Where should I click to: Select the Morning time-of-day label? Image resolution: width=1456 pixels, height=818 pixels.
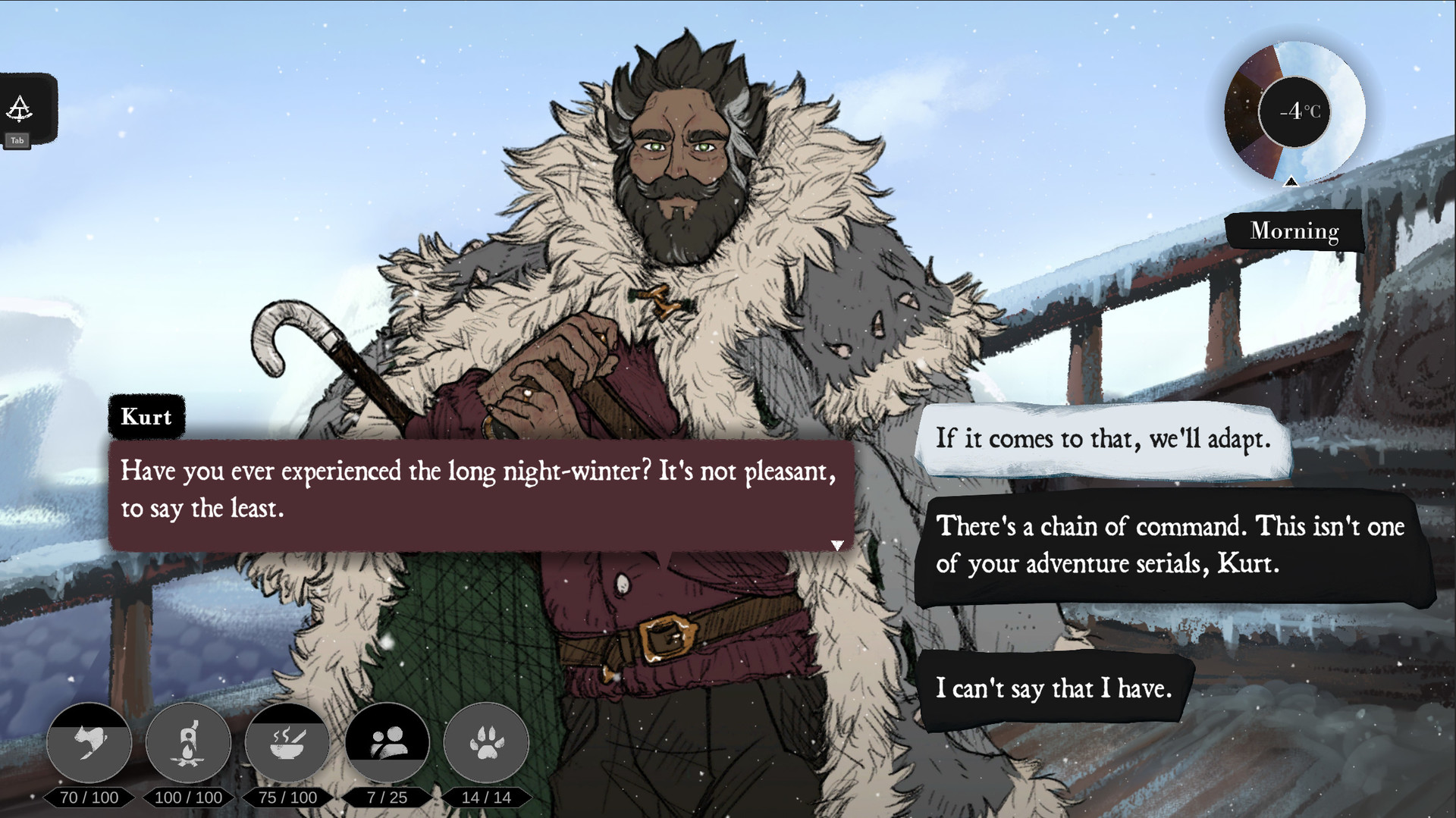pos(1294,231)
